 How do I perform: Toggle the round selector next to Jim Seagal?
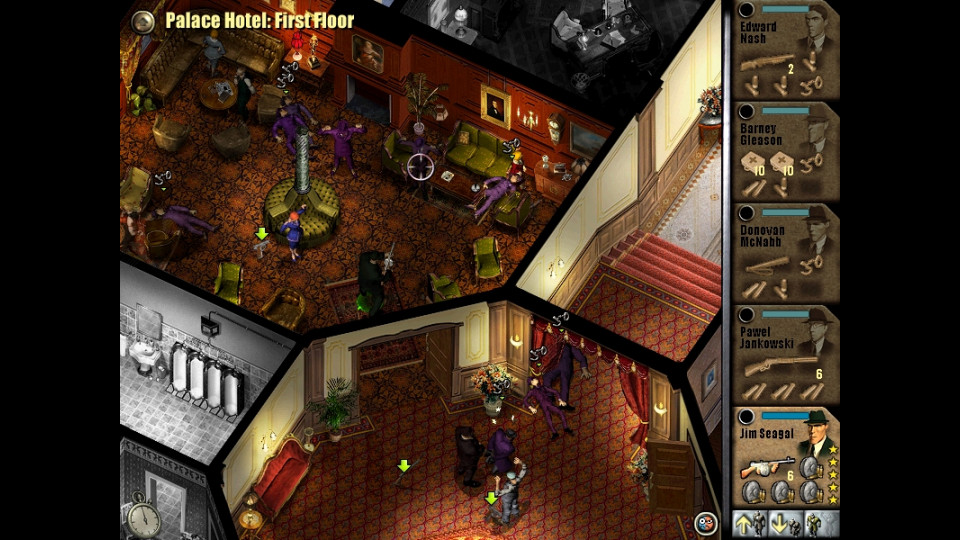click(747, 416)
